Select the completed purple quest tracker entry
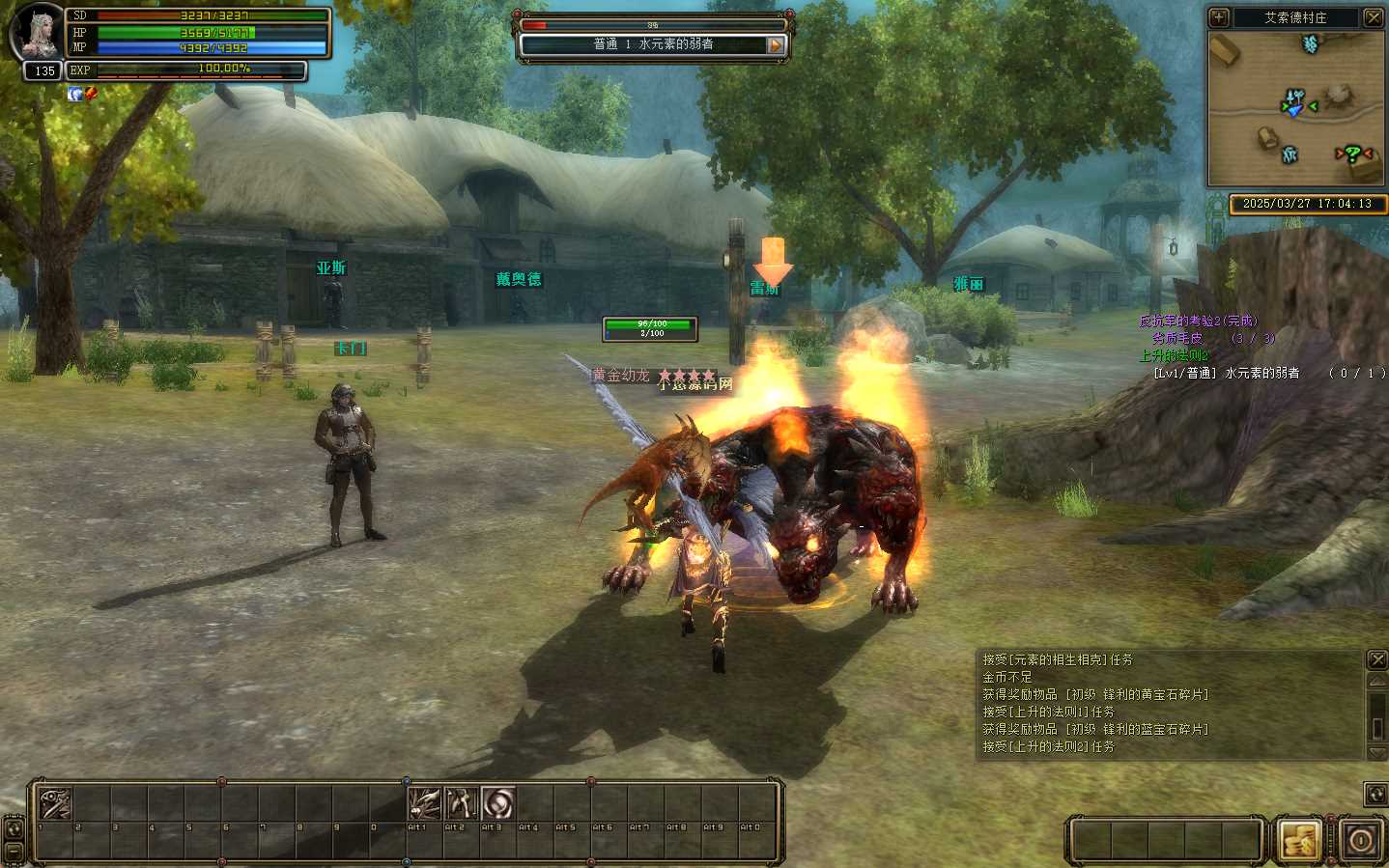This screenshot has width=1389, height=868. [1198, 321]
